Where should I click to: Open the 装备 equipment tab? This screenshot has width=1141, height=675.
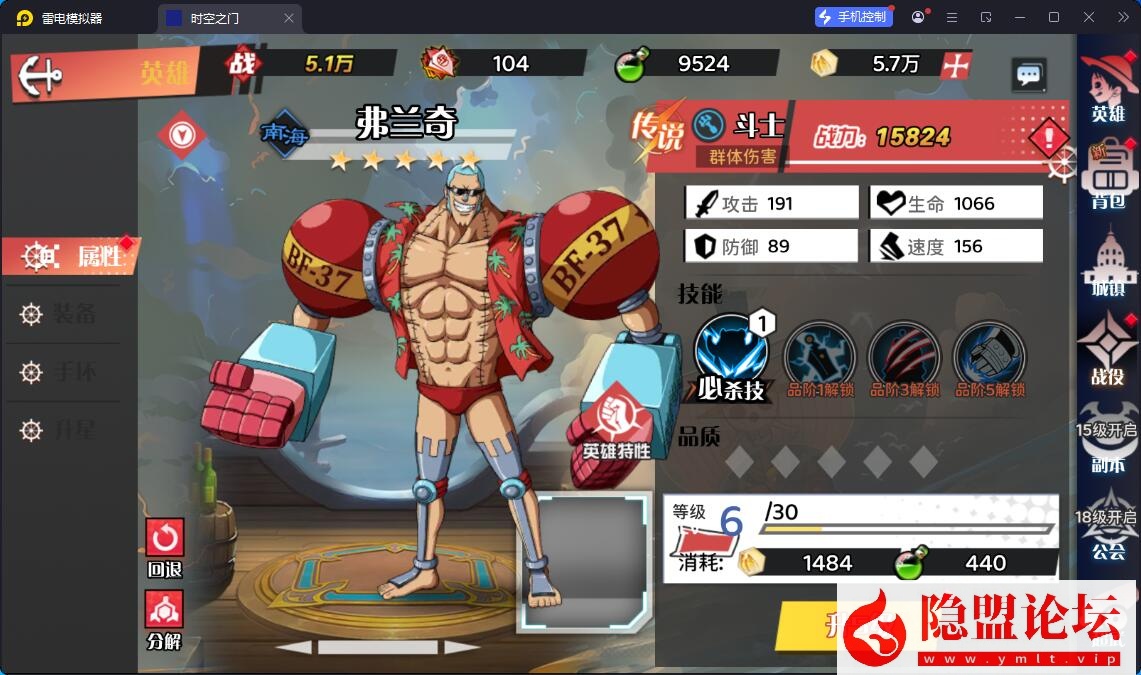click(62, 314)
